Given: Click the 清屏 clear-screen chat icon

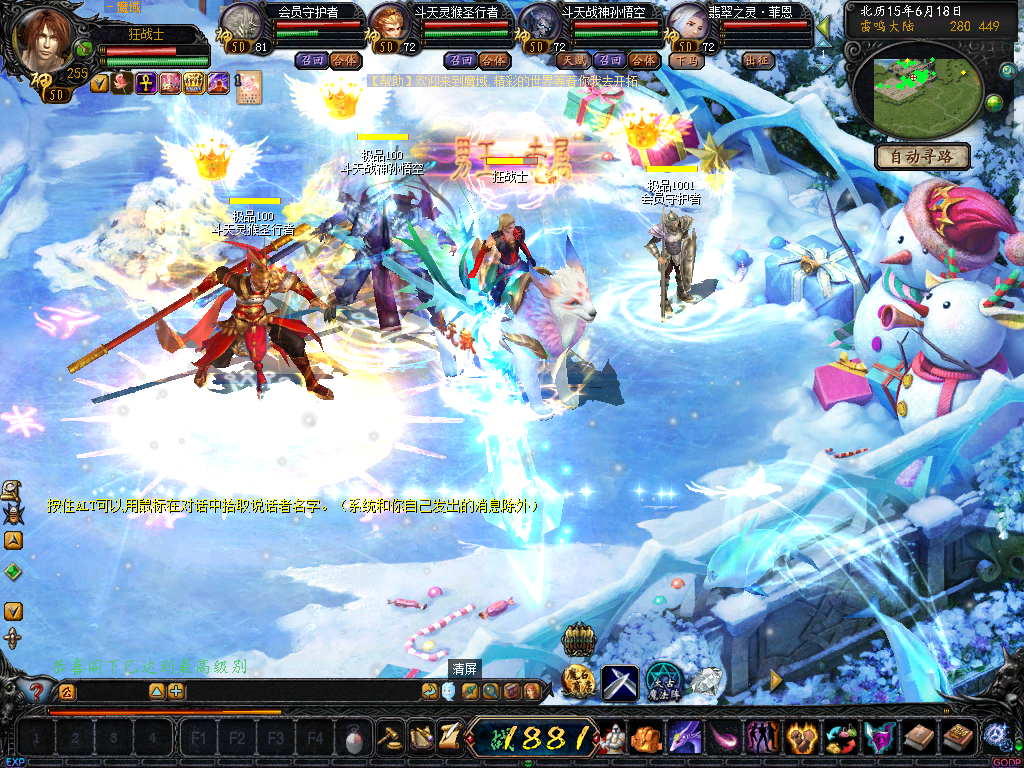Looking at the screenshot, I should pos(448,691).
